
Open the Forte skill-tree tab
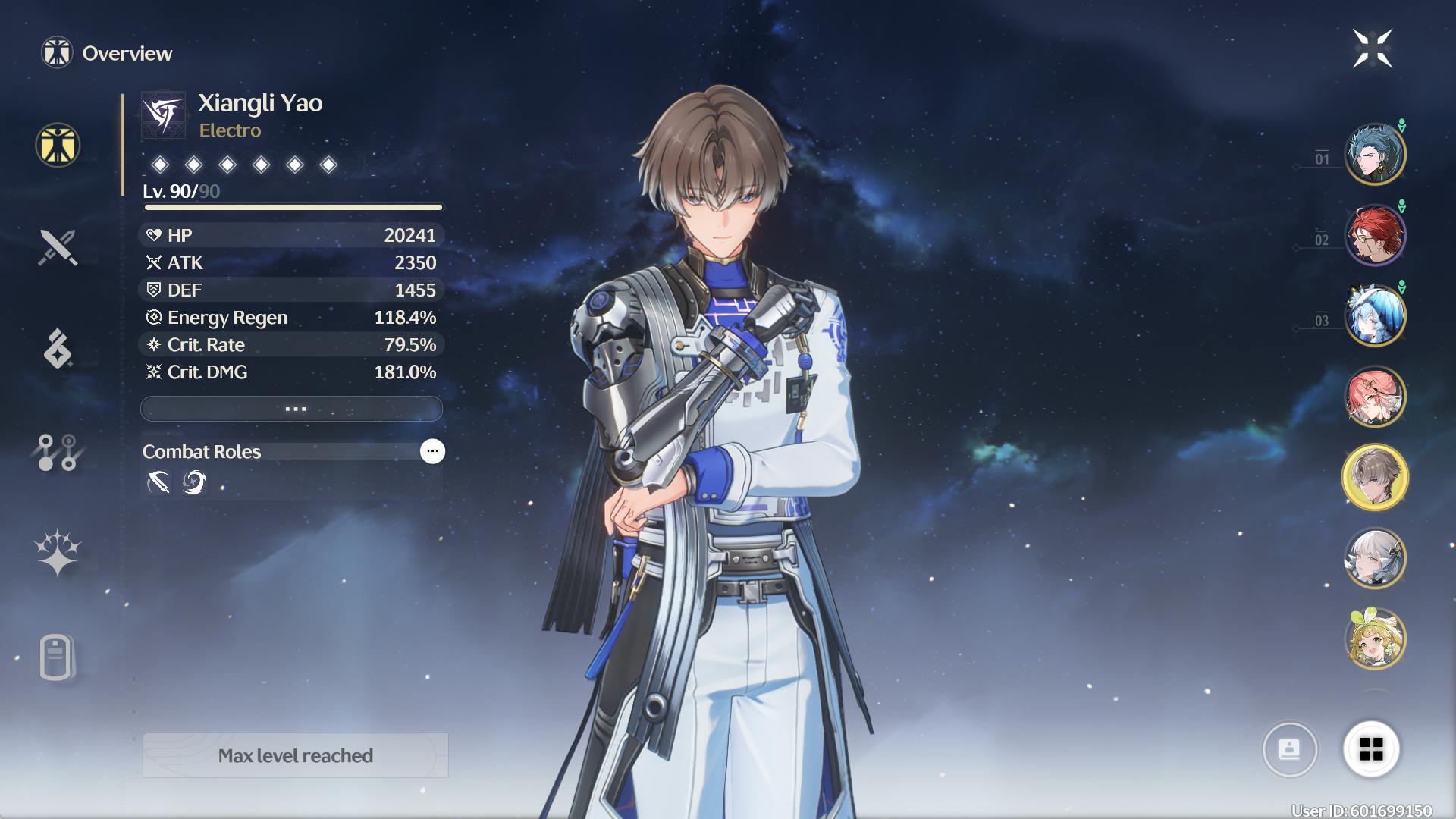(58, 452)
